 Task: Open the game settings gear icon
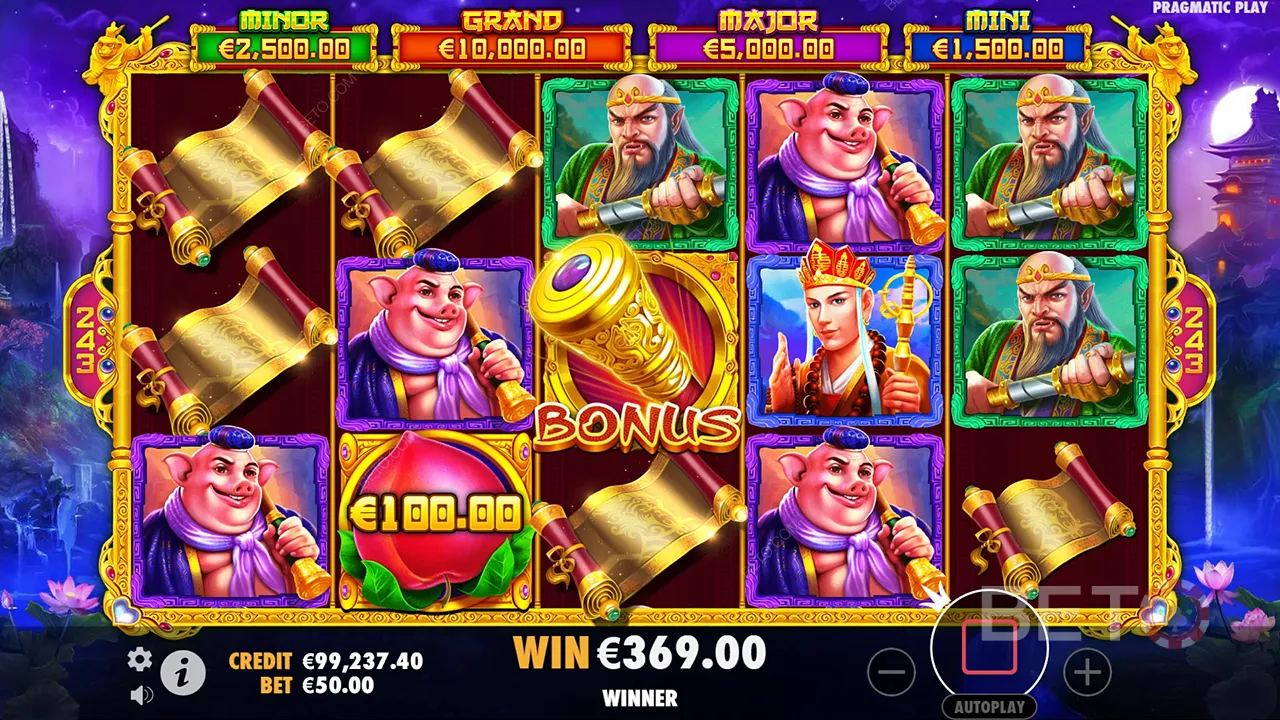[x=139, y=661]
